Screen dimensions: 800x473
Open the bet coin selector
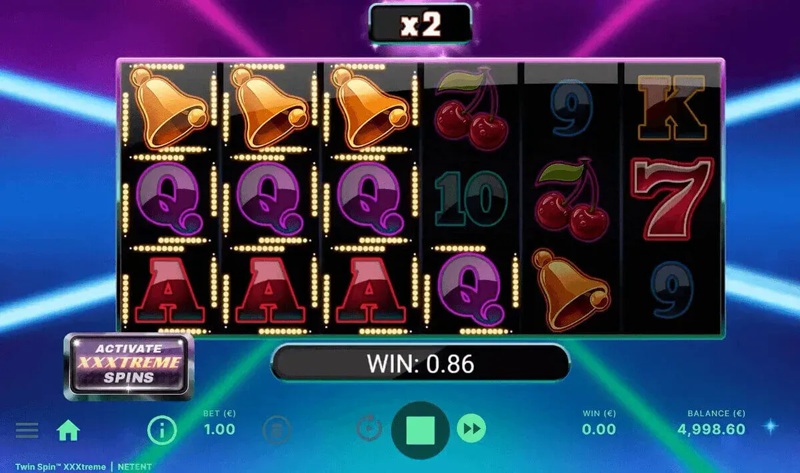[x=276, y=430]
